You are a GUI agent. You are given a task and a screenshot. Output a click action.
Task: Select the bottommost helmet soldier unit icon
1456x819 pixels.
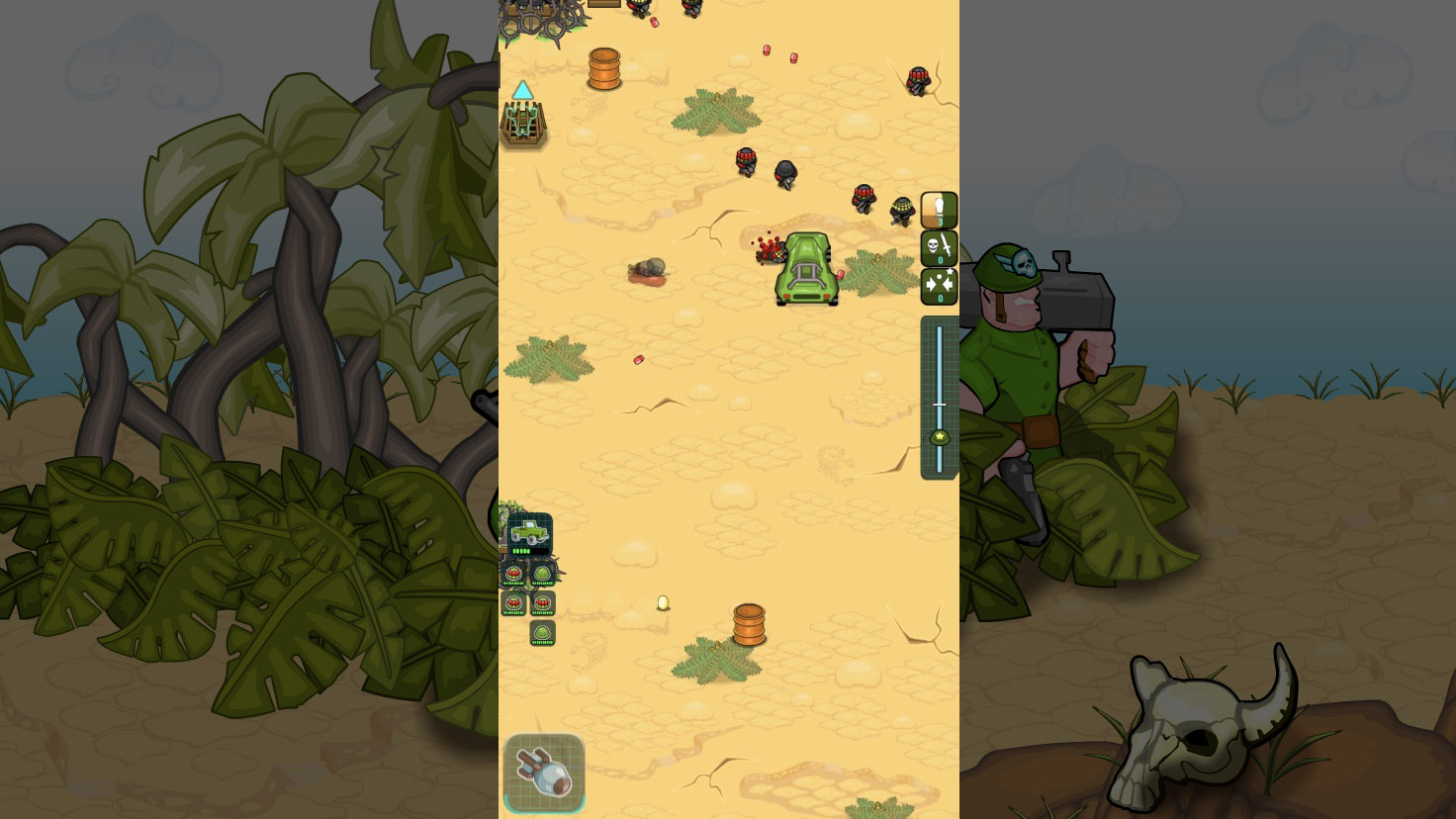pyautogui.click(x=542, y=631)
